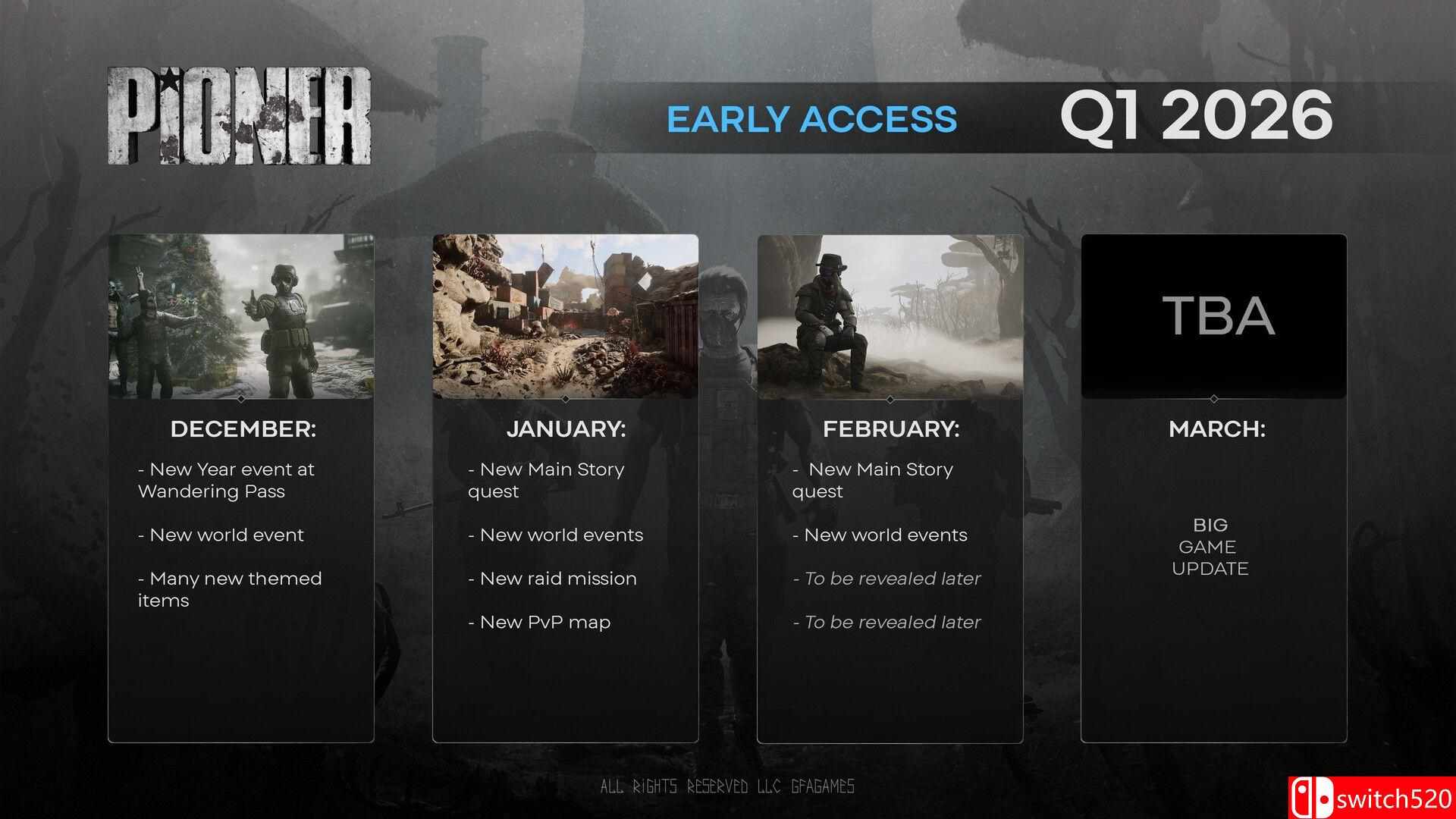Image resolution: width=1456 pixels, height=819 pixels.
Task: View the February foggy swamp thumbnail
Action: (890, 316)
